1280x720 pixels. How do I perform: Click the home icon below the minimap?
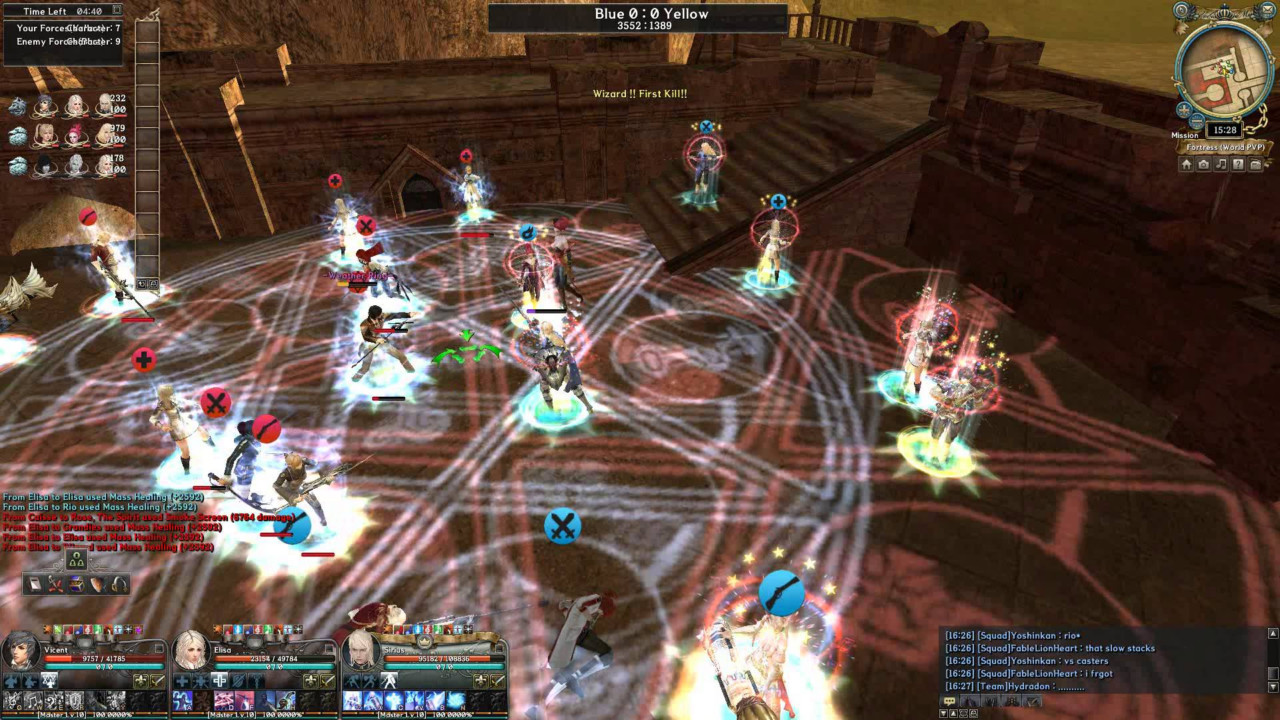[1186, 164]
